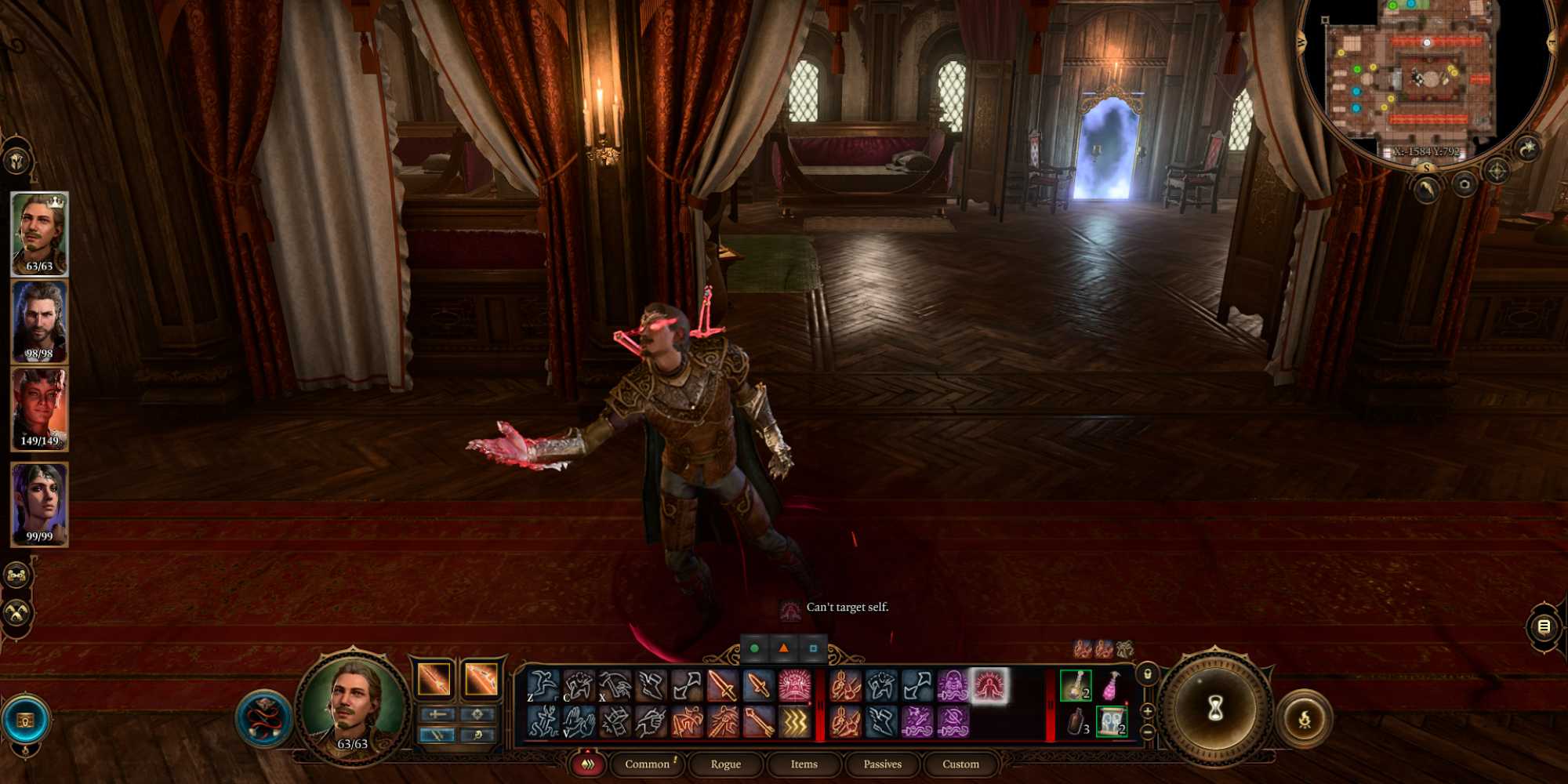Image resolution: width=1568 pixels, height=784 pixels.
Task: Toggle the hotbar lock padlock icon
Action: click(1149, 675)
